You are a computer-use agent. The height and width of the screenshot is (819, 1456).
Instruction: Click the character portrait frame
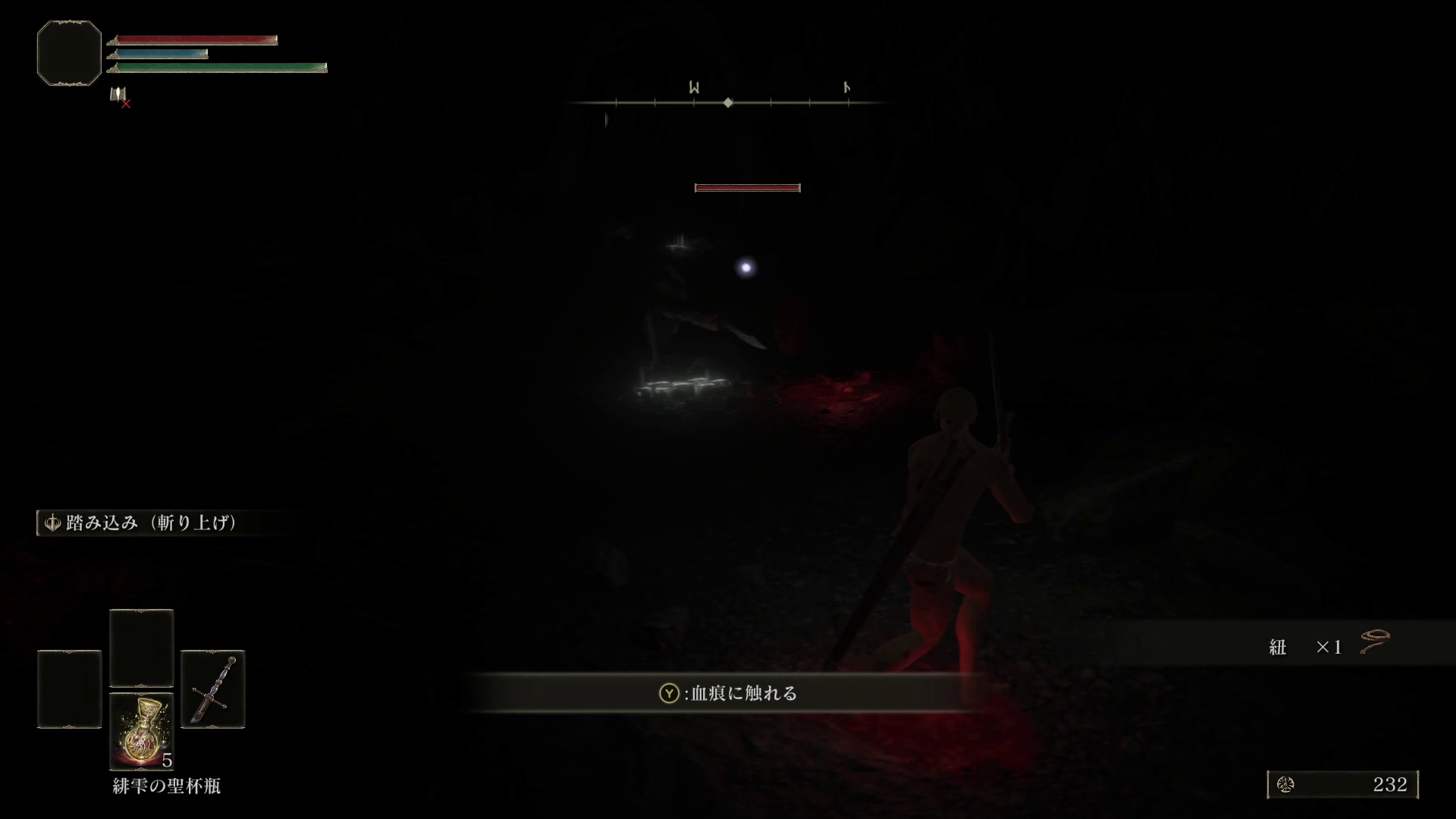click(x=69, y=53)
